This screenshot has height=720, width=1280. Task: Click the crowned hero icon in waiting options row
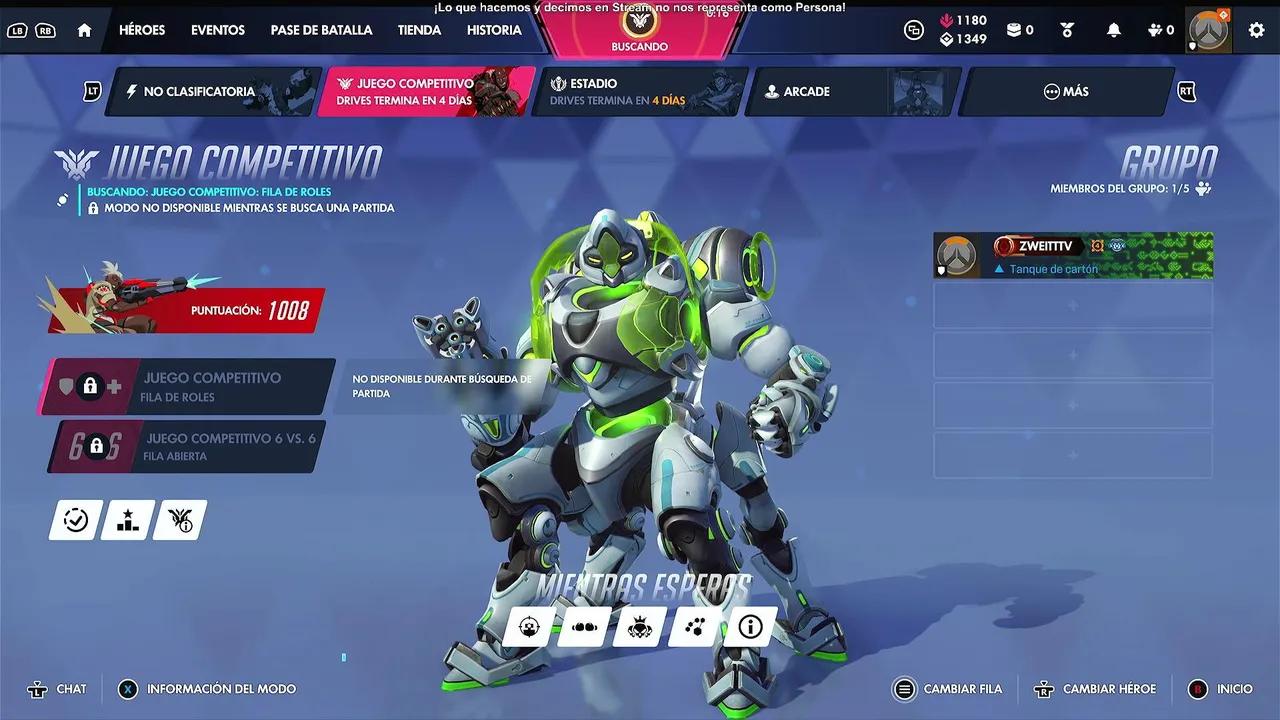click(638, 627)
